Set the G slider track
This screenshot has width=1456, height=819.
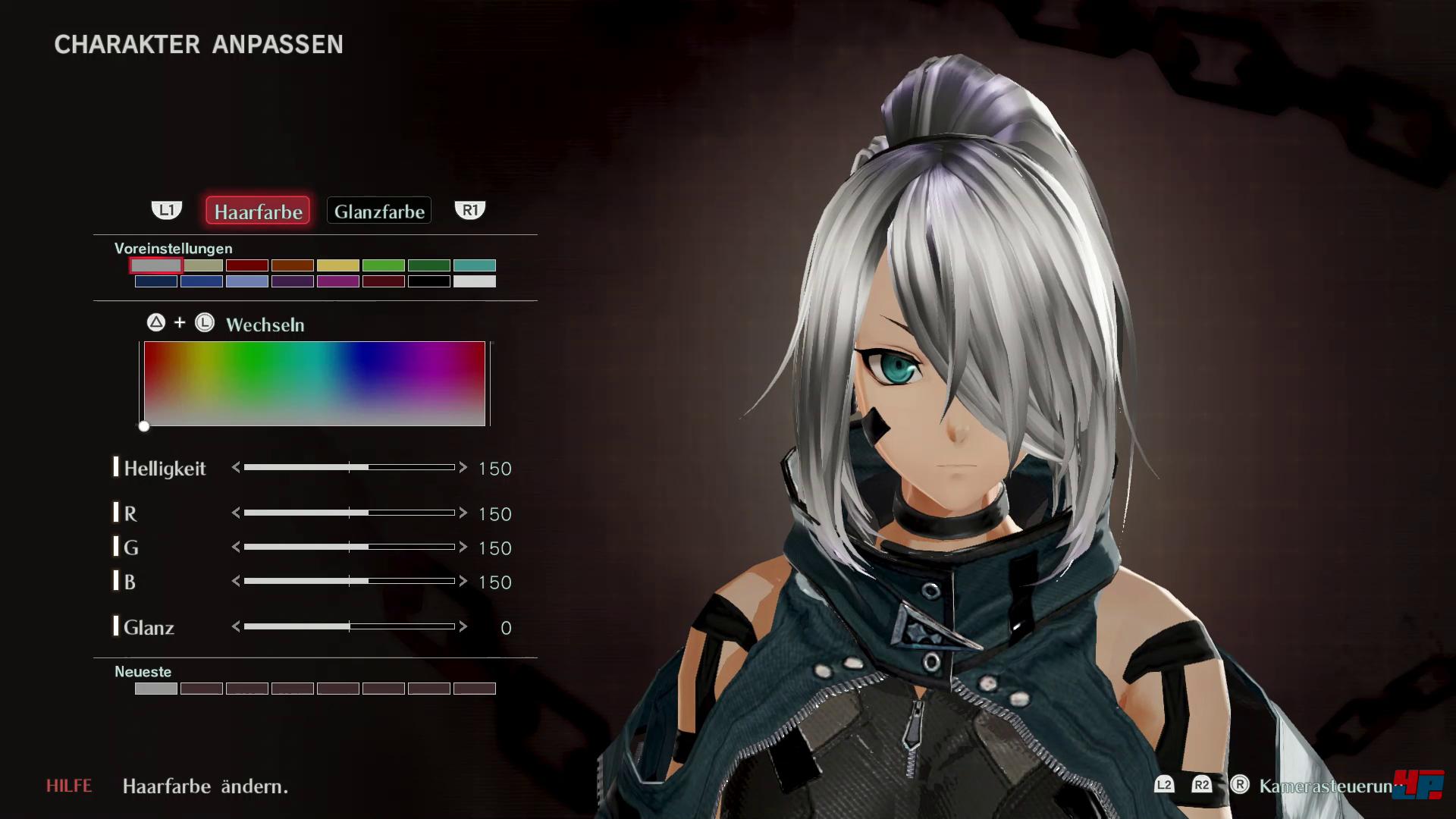(x=349, y=547)
